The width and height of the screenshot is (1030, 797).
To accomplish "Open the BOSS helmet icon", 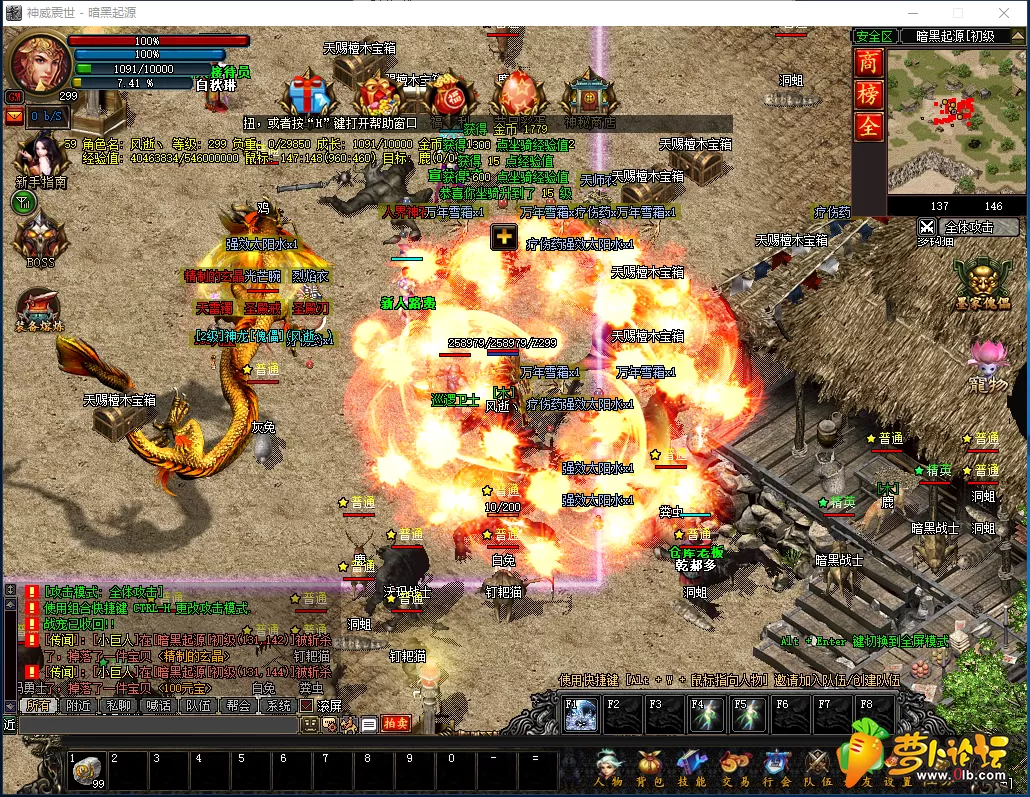I will [x=40, y=238].
